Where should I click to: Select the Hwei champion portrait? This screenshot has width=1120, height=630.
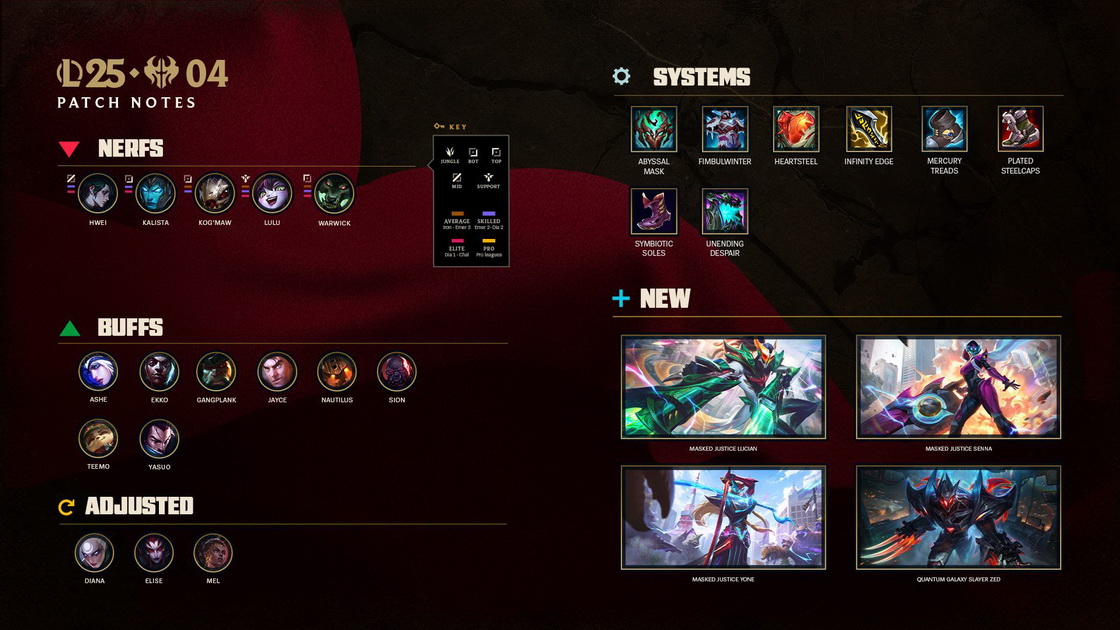[x=98, y=193]
